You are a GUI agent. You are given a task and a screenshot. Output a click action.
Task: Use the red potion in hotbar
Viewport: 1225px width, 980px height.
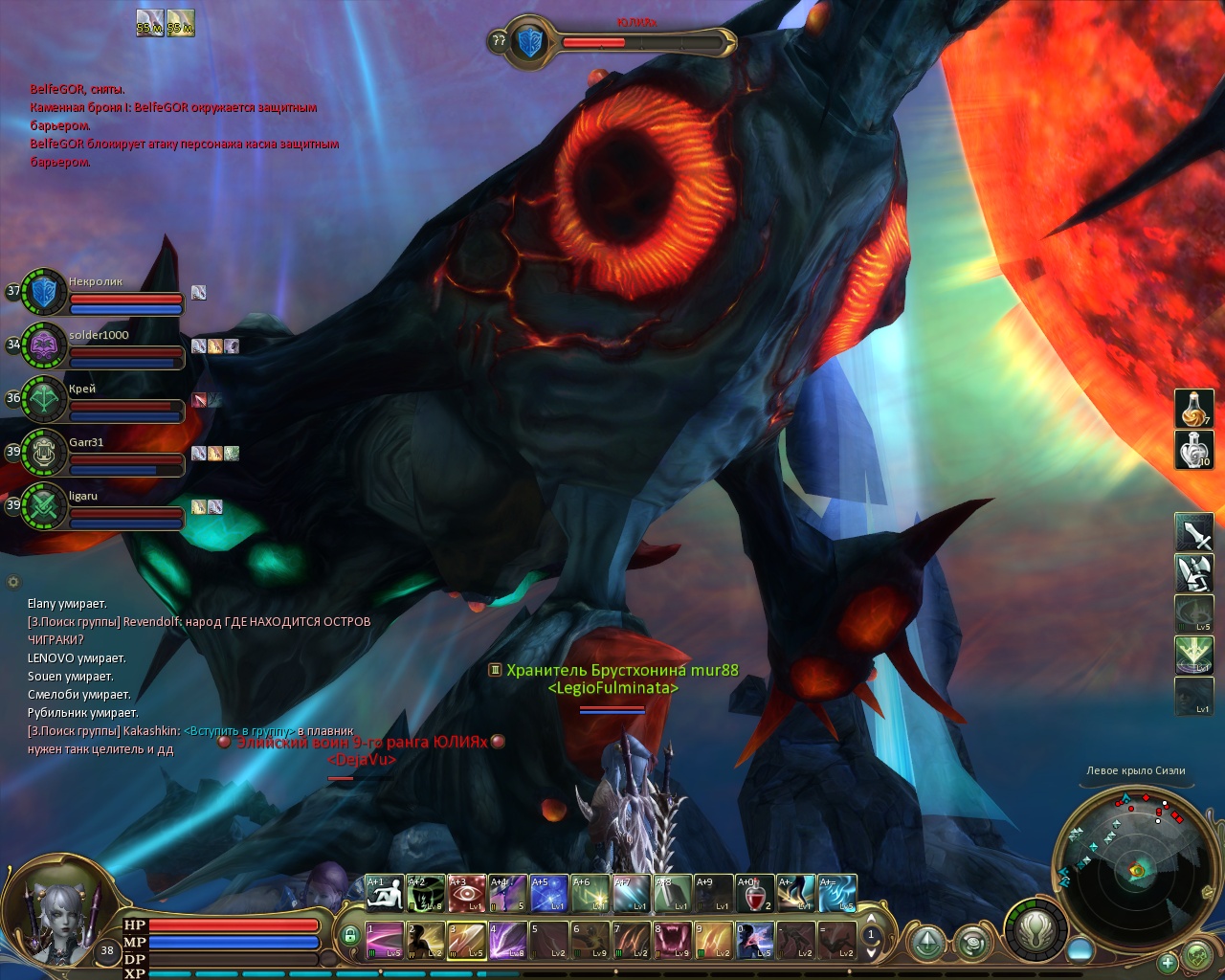755,894
